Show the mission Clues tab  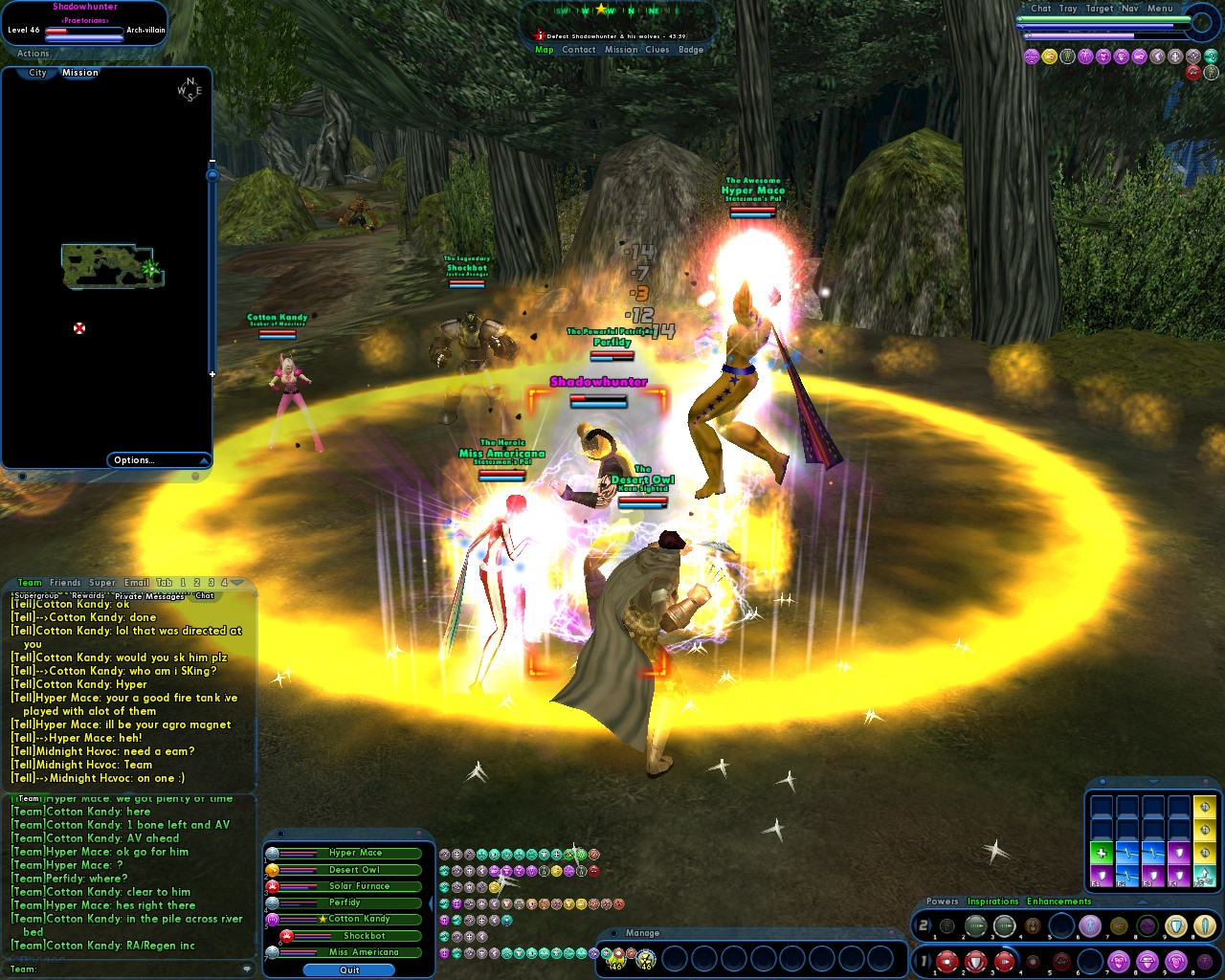point(657,50)
